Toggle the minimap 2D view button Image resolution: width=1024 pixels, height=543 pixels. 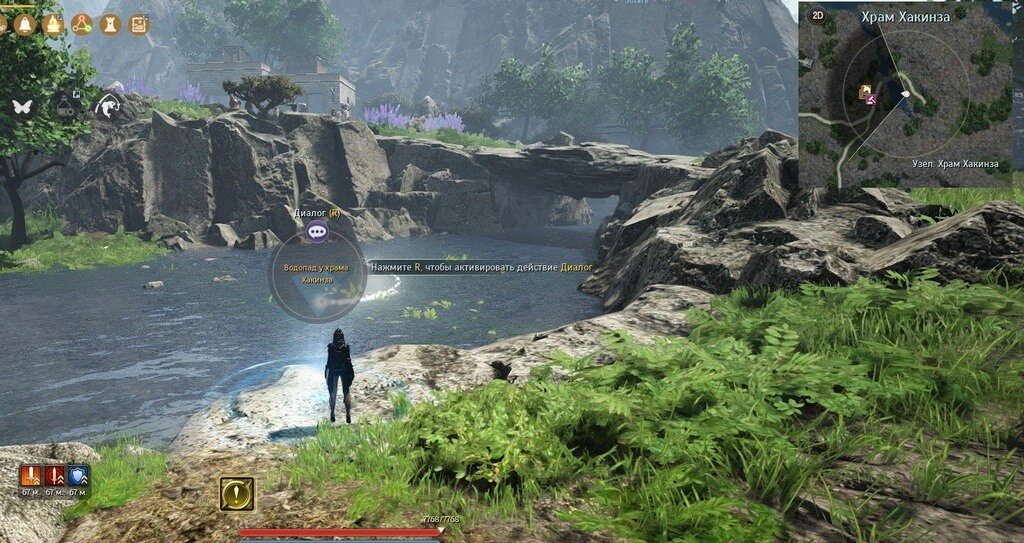(817, 15)
